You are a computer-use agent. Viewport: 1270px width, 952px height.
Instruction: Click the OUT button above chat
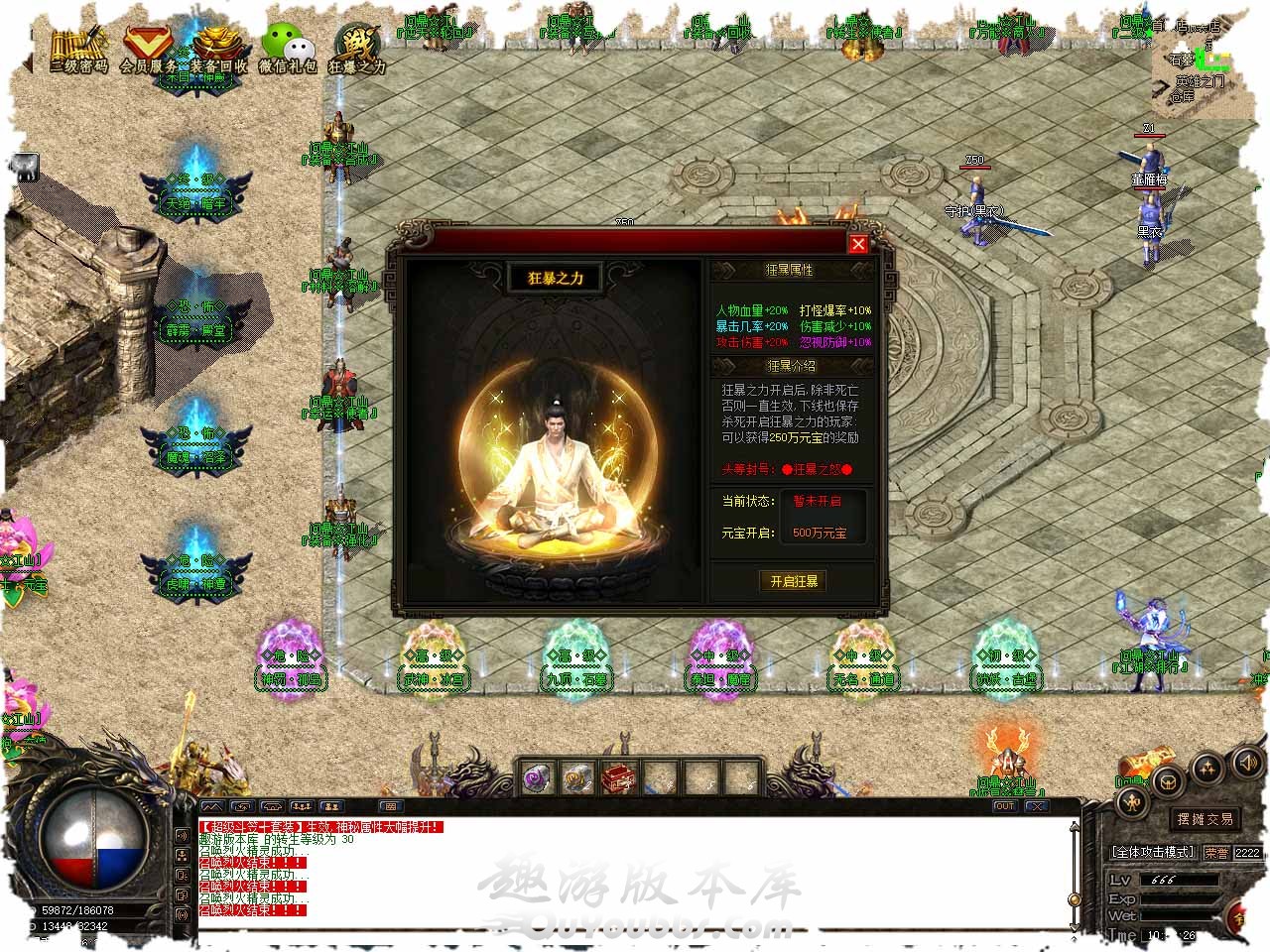pyautogui.click(x=1005, y=807)
